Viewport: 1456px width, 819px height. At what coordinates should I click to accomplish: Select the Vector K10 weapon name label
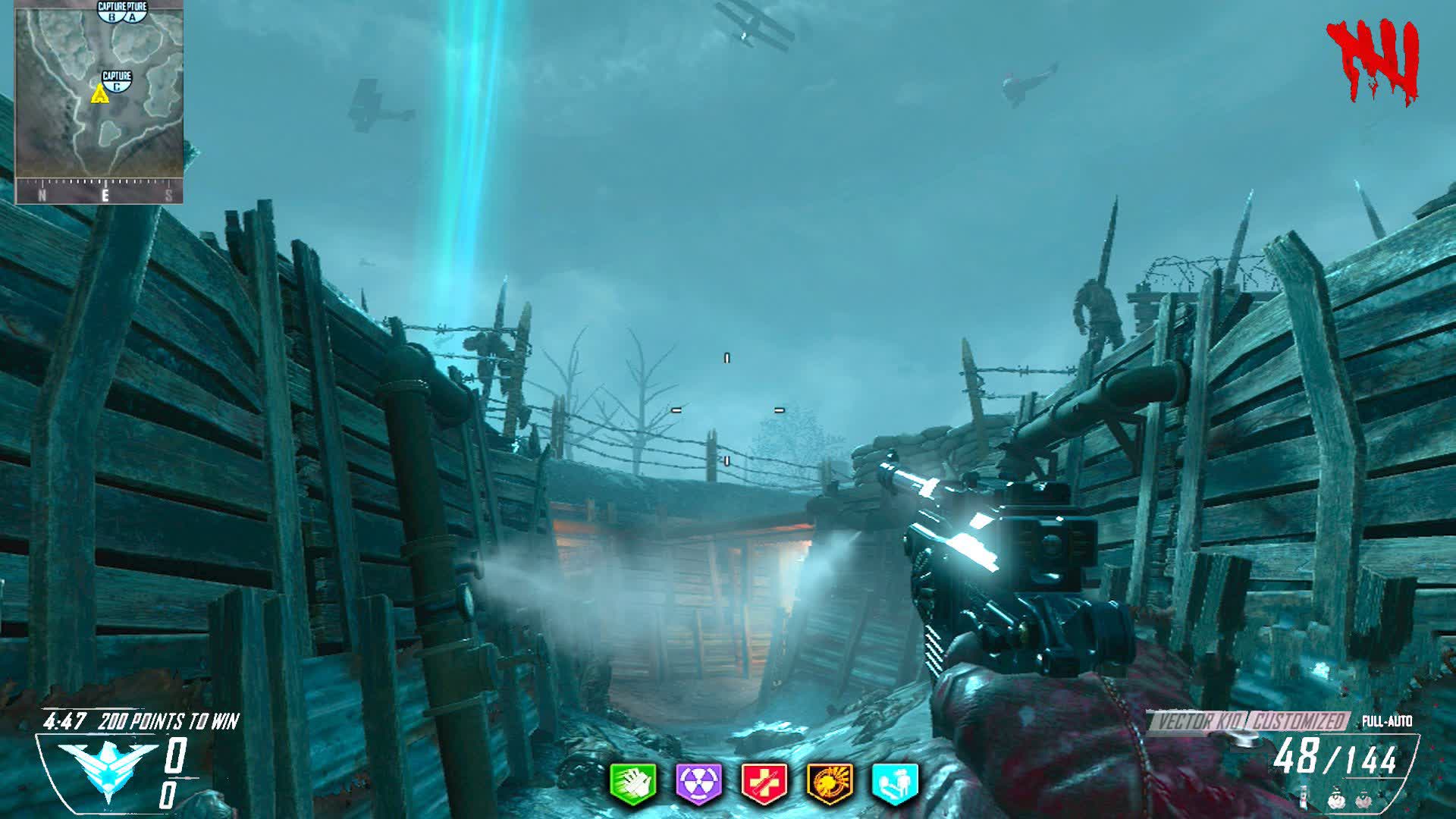1198,721
